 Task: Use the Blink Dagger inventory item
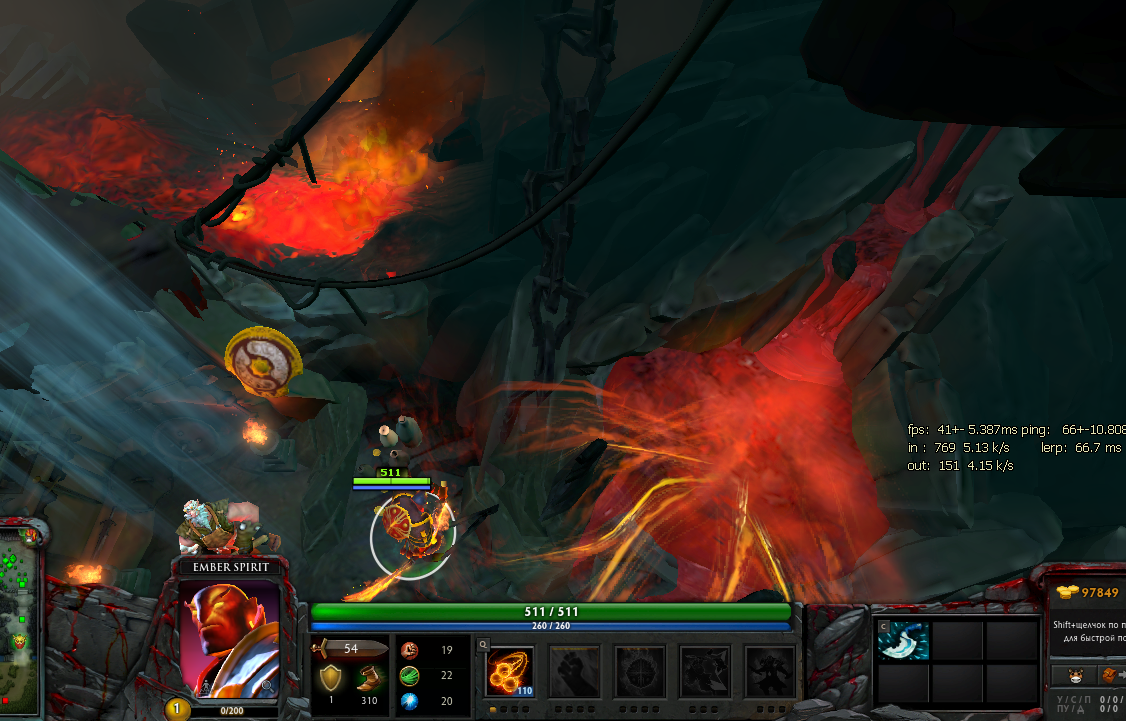pos(904,641)
